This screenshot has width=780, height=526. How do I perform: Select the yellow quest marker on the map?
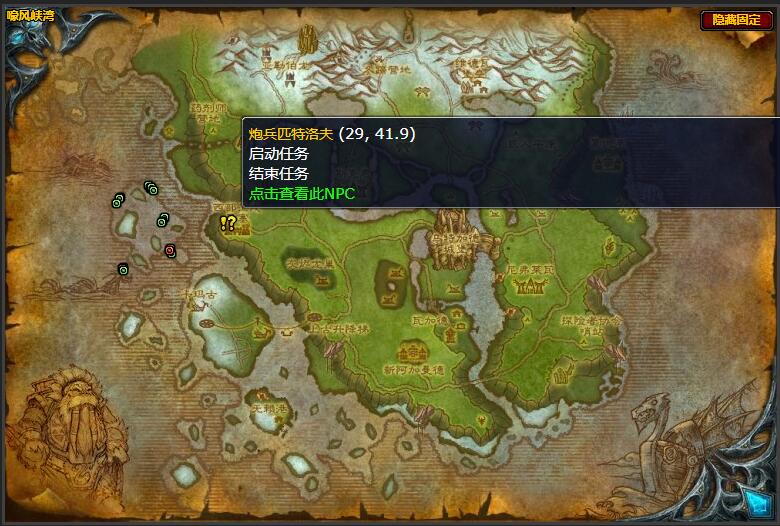(228, 224)
